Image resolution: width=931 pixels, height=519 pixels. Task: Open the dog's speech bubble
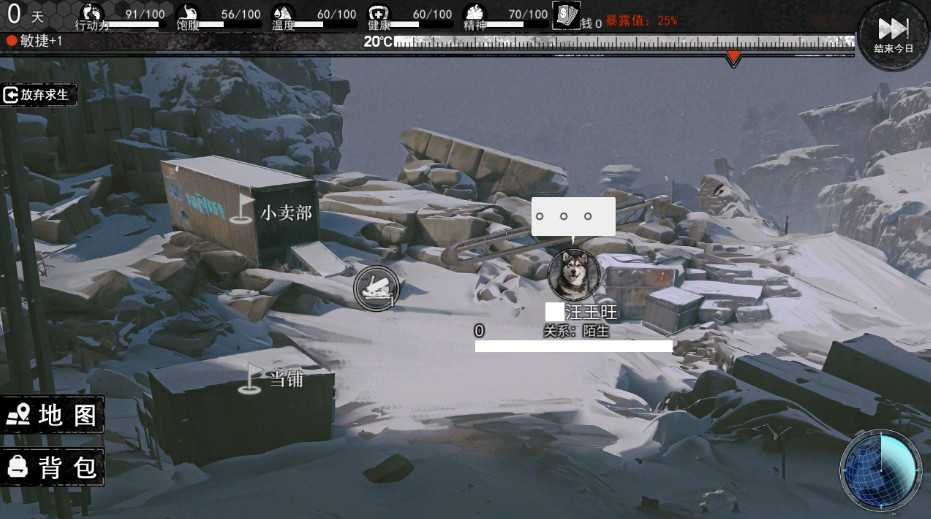(x=573, y=216)
